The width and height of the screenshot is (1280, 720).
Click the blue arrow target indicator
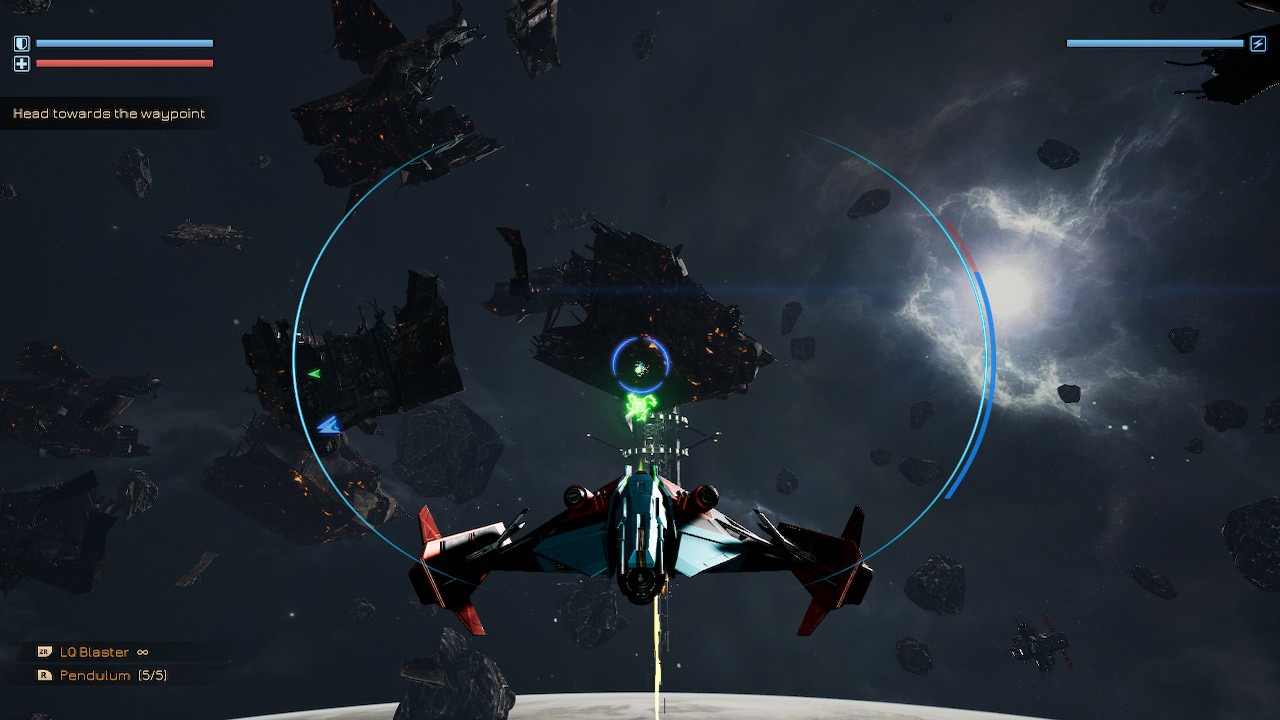pyautogui.click(x=329, y=426)
